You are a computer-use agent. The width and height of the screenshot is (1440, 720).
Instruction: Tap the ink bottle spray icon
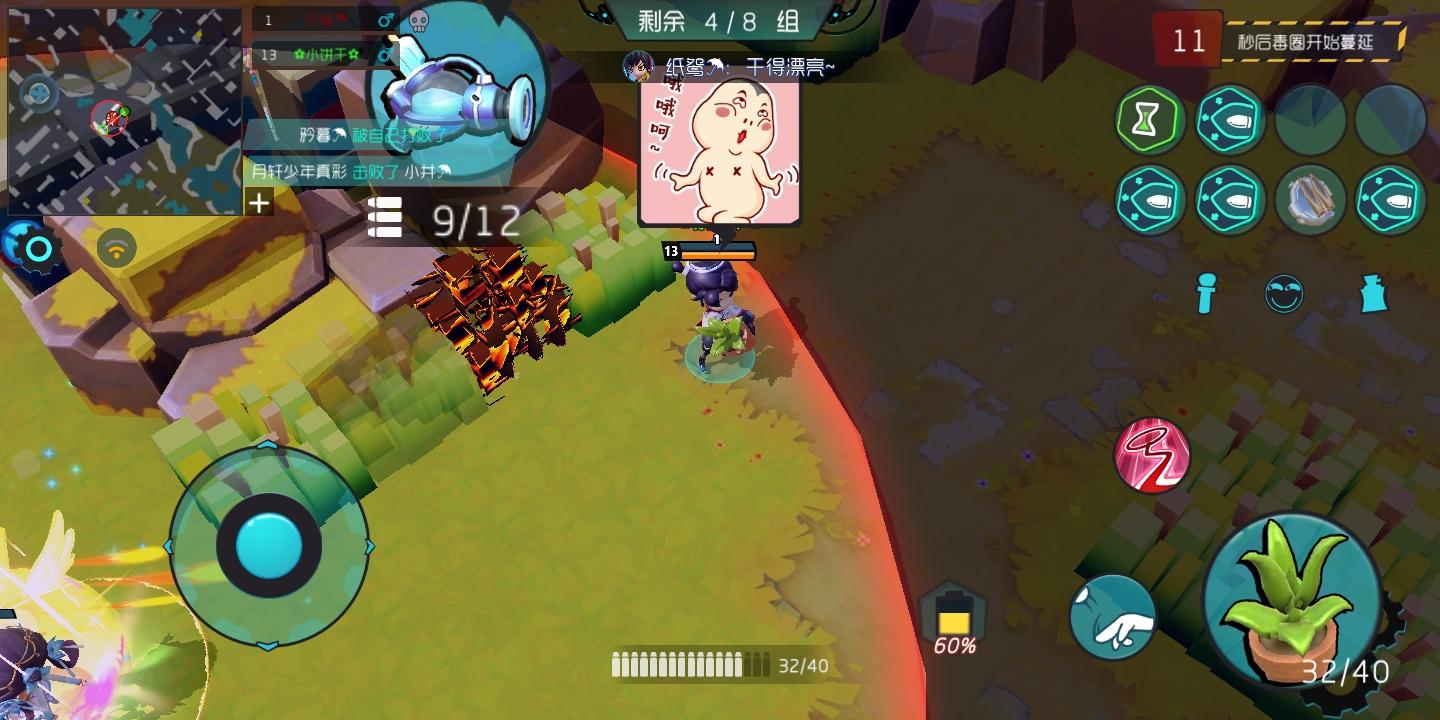(x=1373, y=294)
